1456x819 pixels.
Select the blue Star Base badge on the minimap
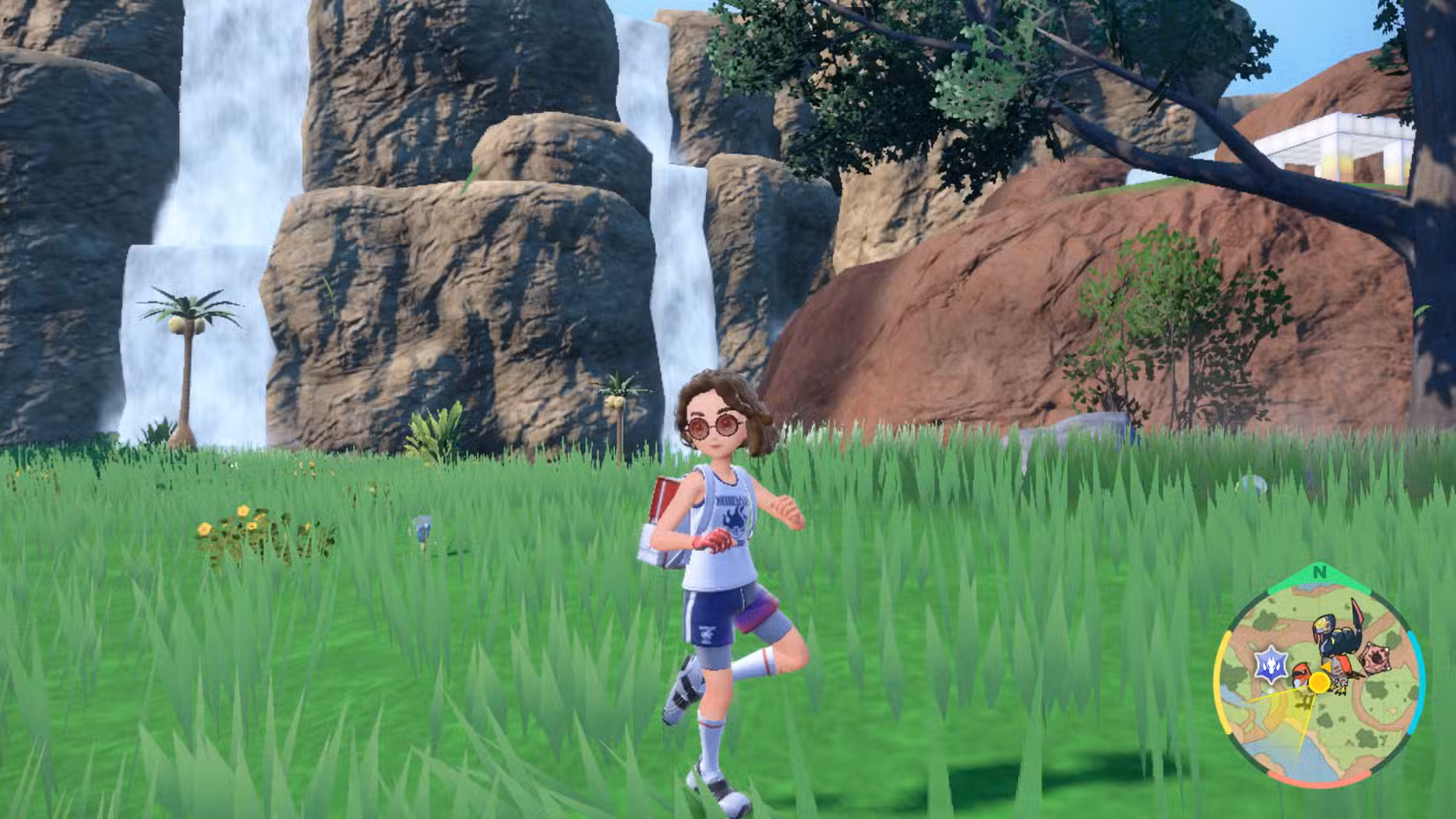click(x=1272, y=664)
